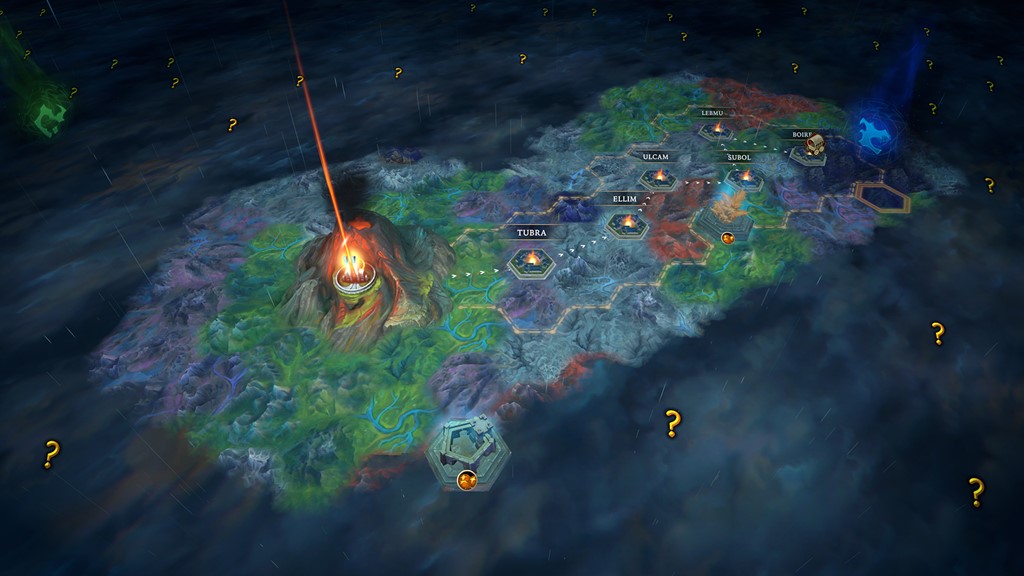The width and height of the screenshot is (1024, 576).
Task: Select the Ellim campfire node
Action: pos(627,224)
